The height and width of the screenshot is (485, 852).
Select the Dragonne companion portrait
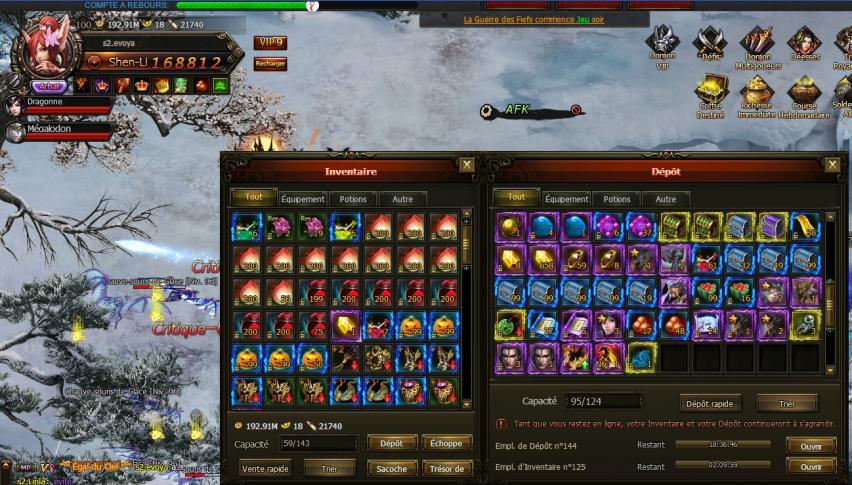point(17,105)
